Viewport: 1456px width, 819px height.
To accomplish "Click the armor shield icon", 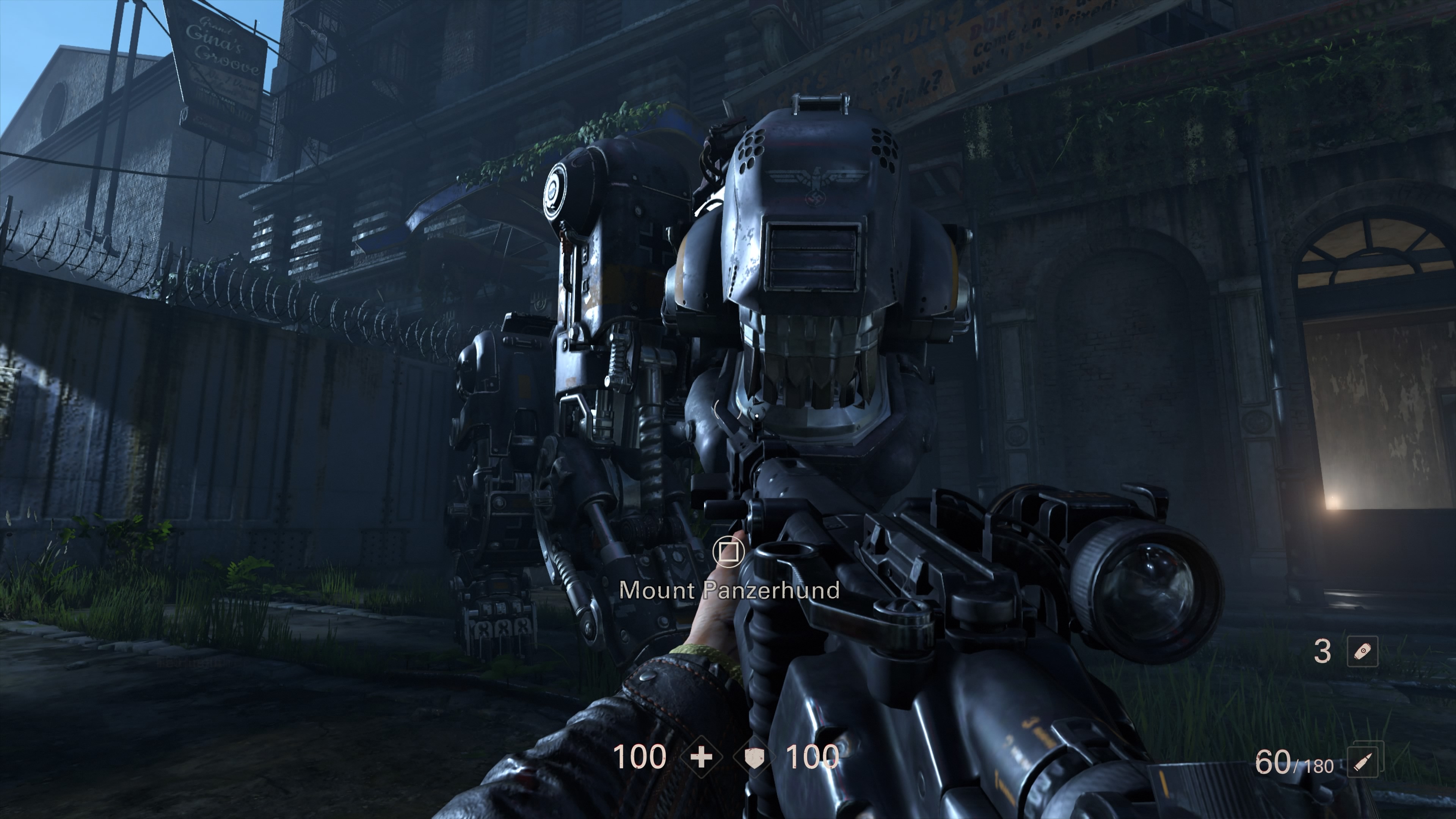I will coord(754,758).
